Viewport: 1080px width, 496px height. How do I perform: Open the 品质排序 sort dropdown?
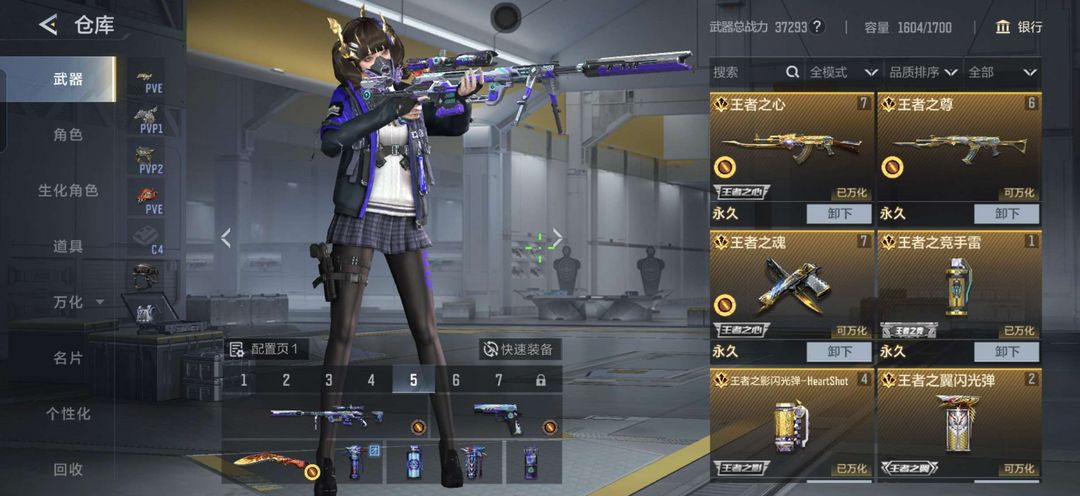(922, 72)
